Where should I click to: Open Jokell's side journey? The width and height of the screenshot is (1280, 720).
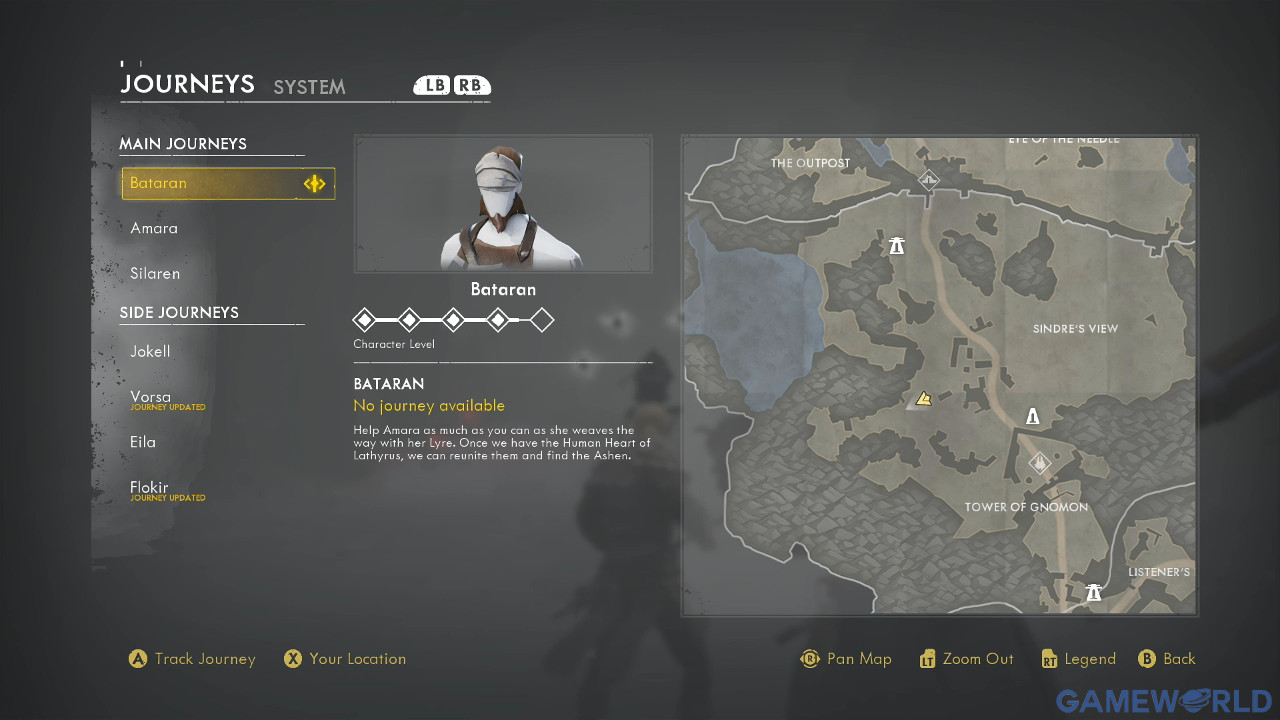(x=150, y=351)
